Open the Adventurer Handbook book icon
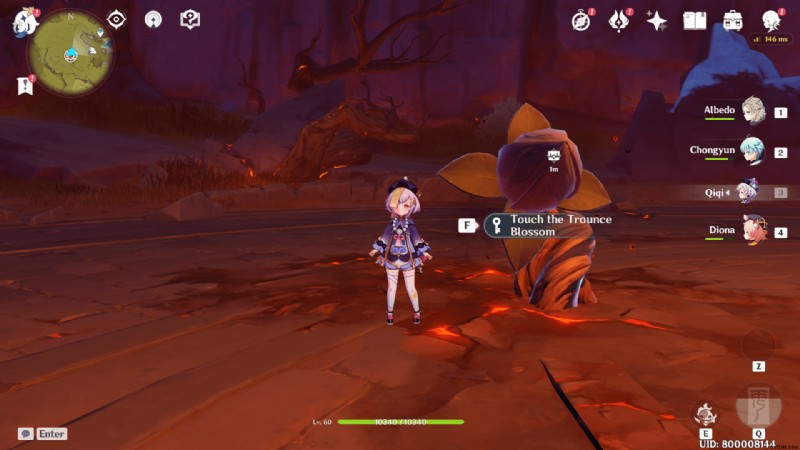 point(695,20)
